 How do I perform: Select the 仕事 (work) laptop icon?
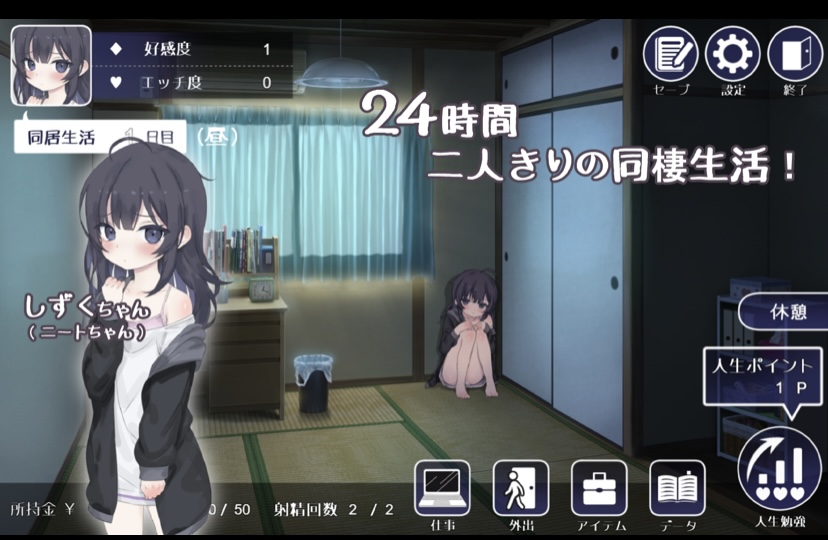442,488
